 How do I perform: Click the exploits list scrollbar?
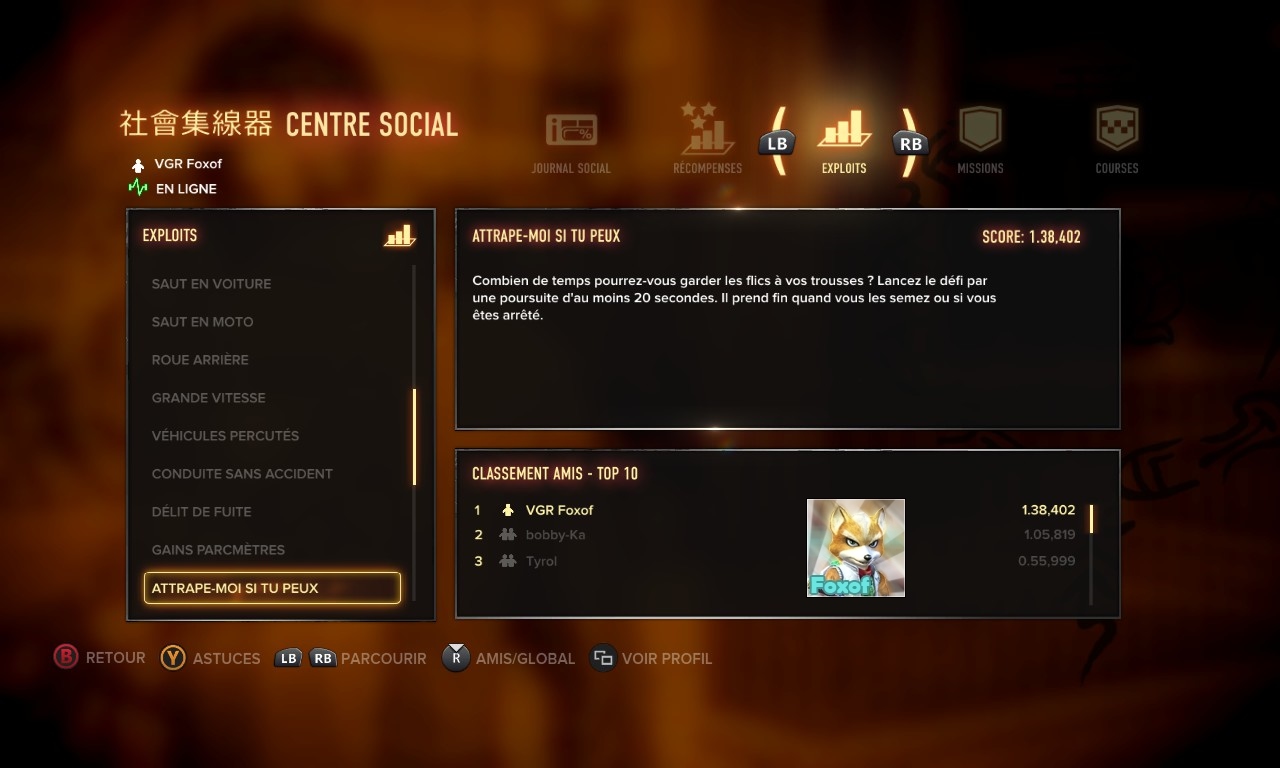point(414,437)
